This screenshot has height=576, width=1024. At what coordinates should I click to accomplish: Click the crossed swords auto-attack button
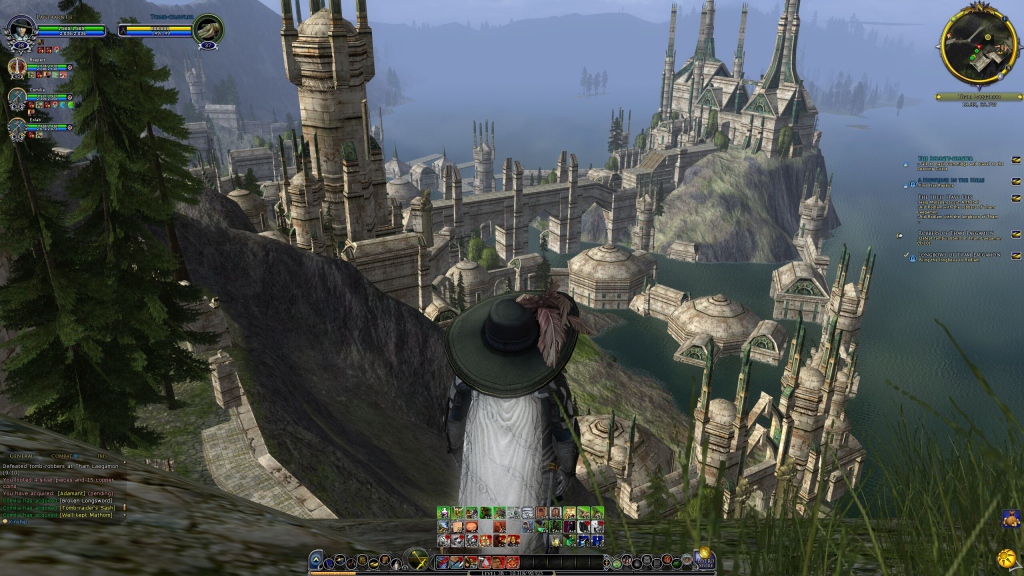[x=417, y=559]
